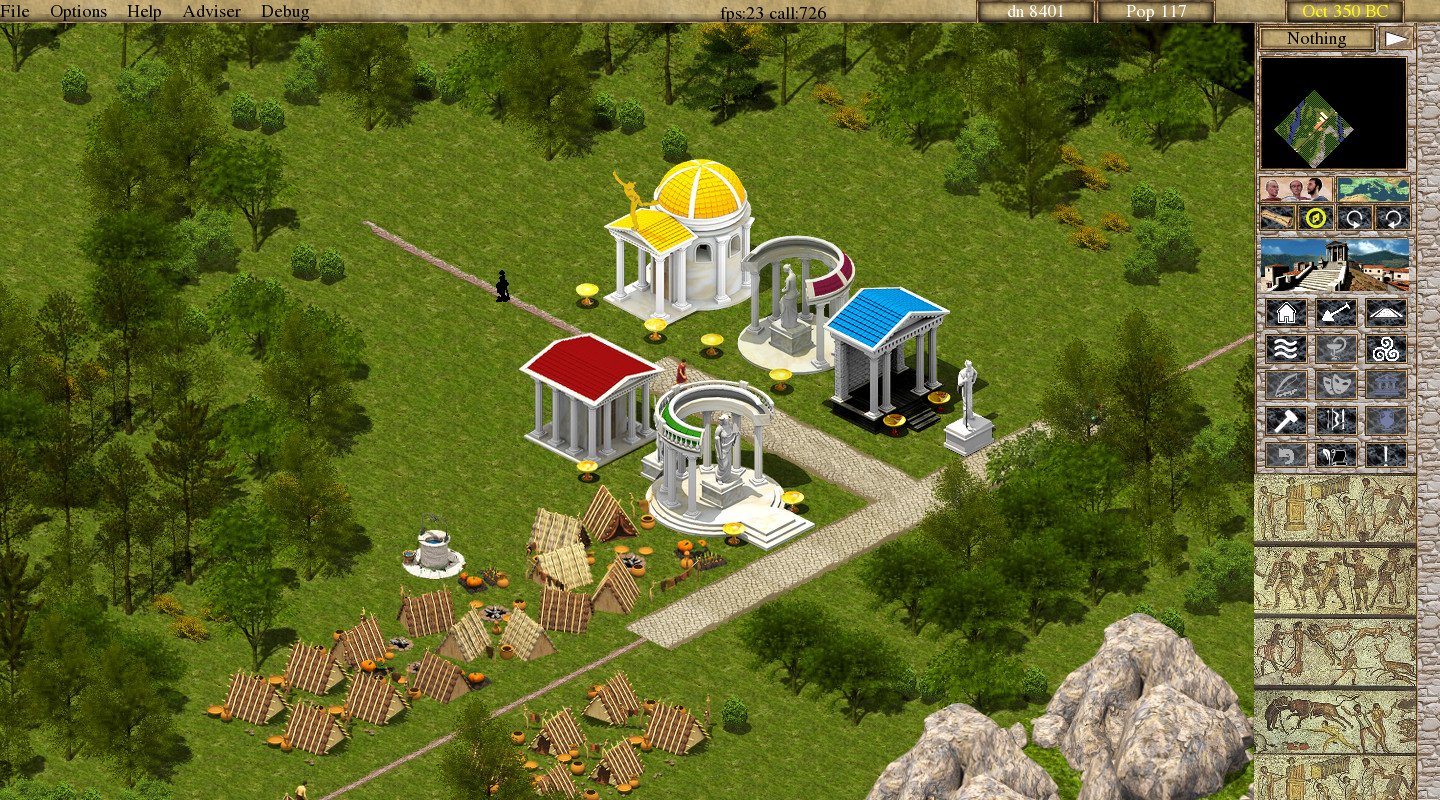Viewport: 1440px width, 800px height.
Task: Open the advisers panel with three portraits
Action: 1295,188
